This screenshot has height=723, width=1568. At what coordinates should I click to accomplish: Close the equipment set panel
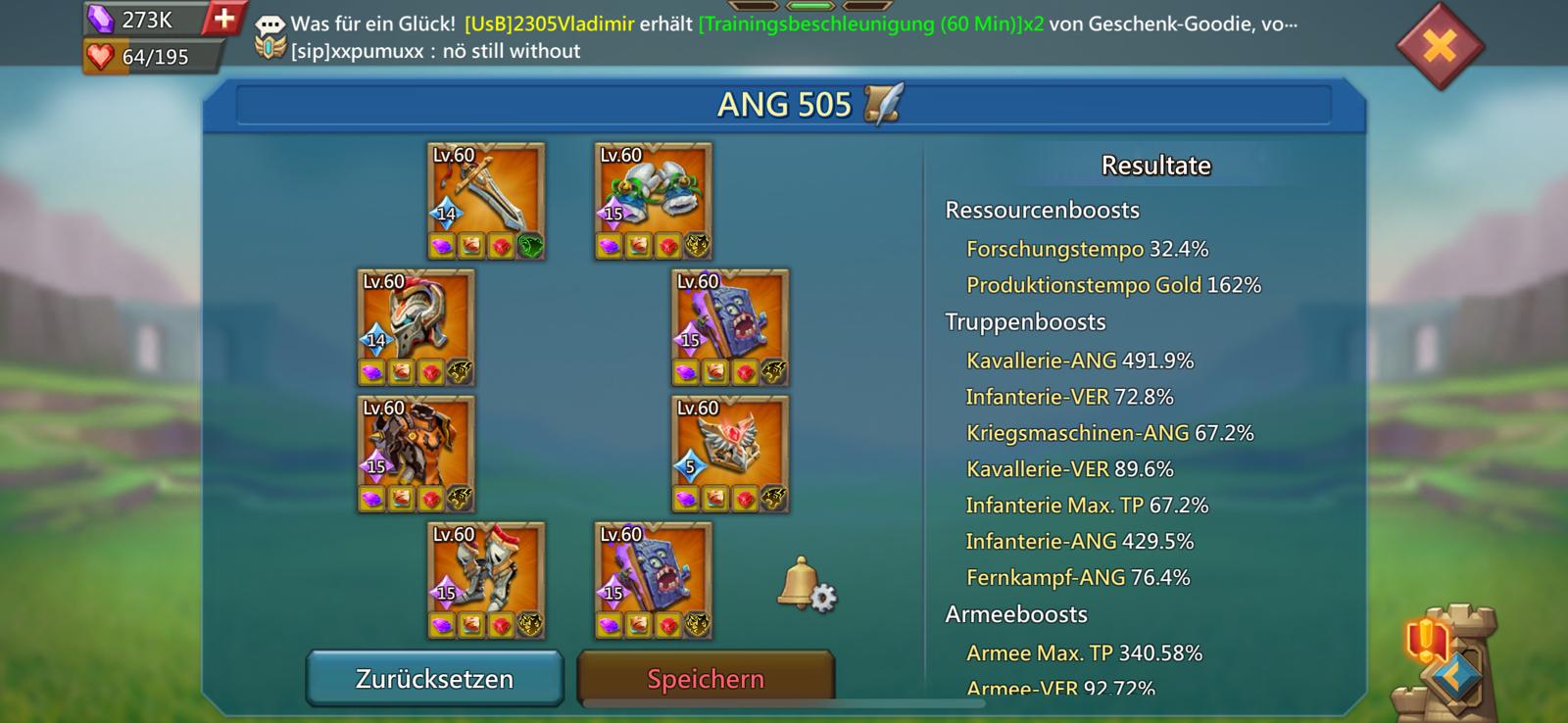point(1439,45)
